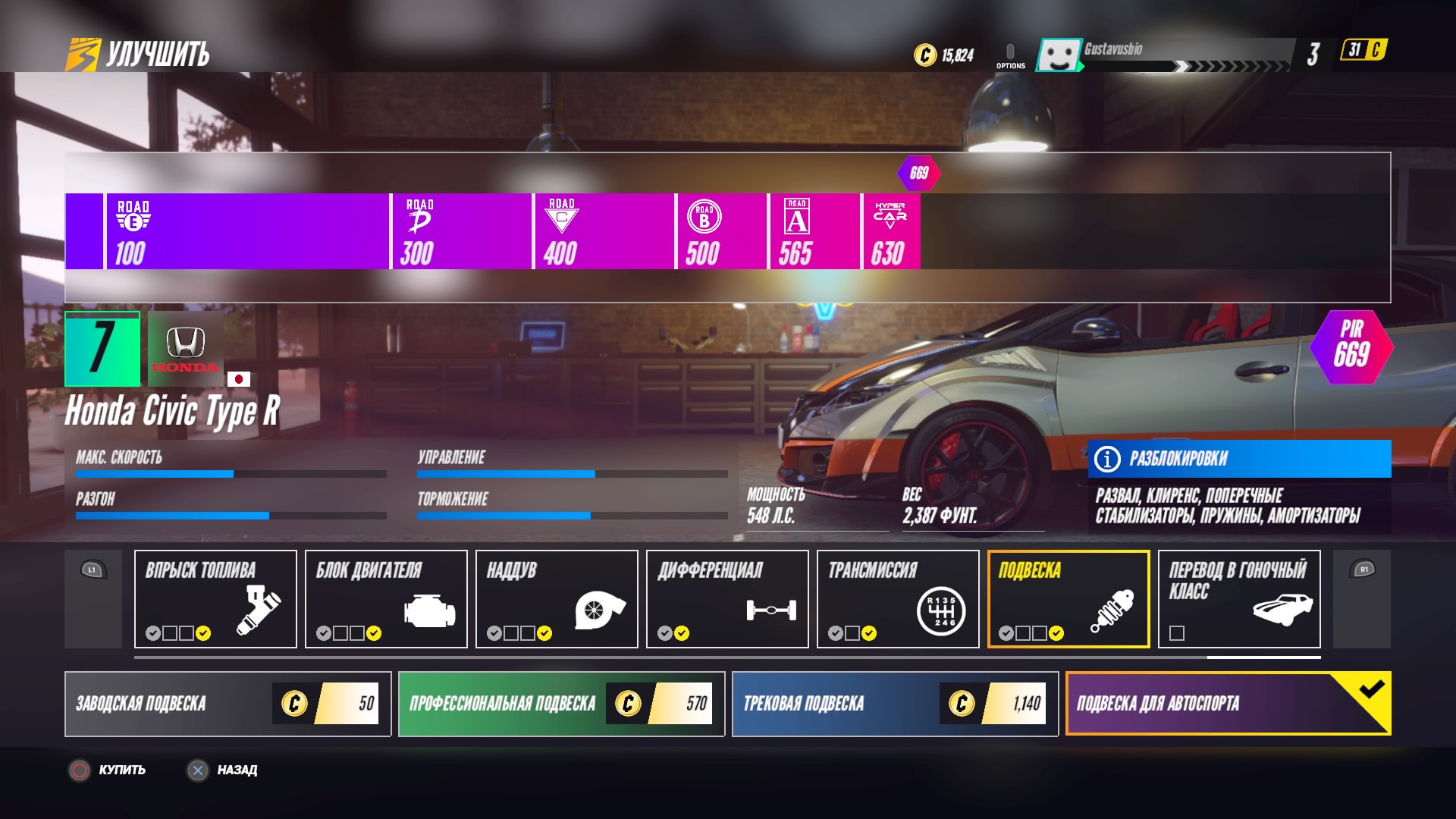
Task: Open the Трансмиссия upgrade category
Action: (x=898, y=599)
